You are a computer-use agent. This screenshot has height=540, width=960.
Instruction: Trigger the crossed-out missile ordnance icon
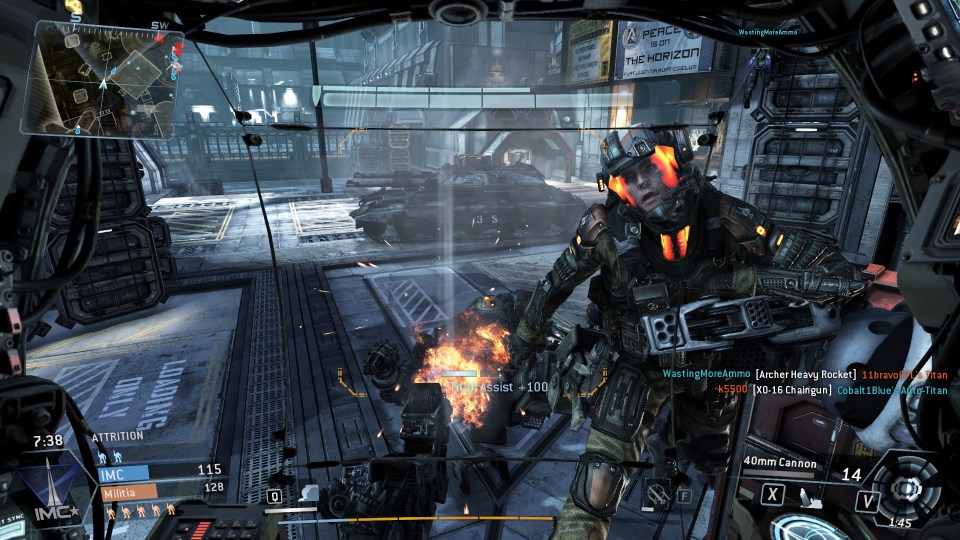click(657, 493)
